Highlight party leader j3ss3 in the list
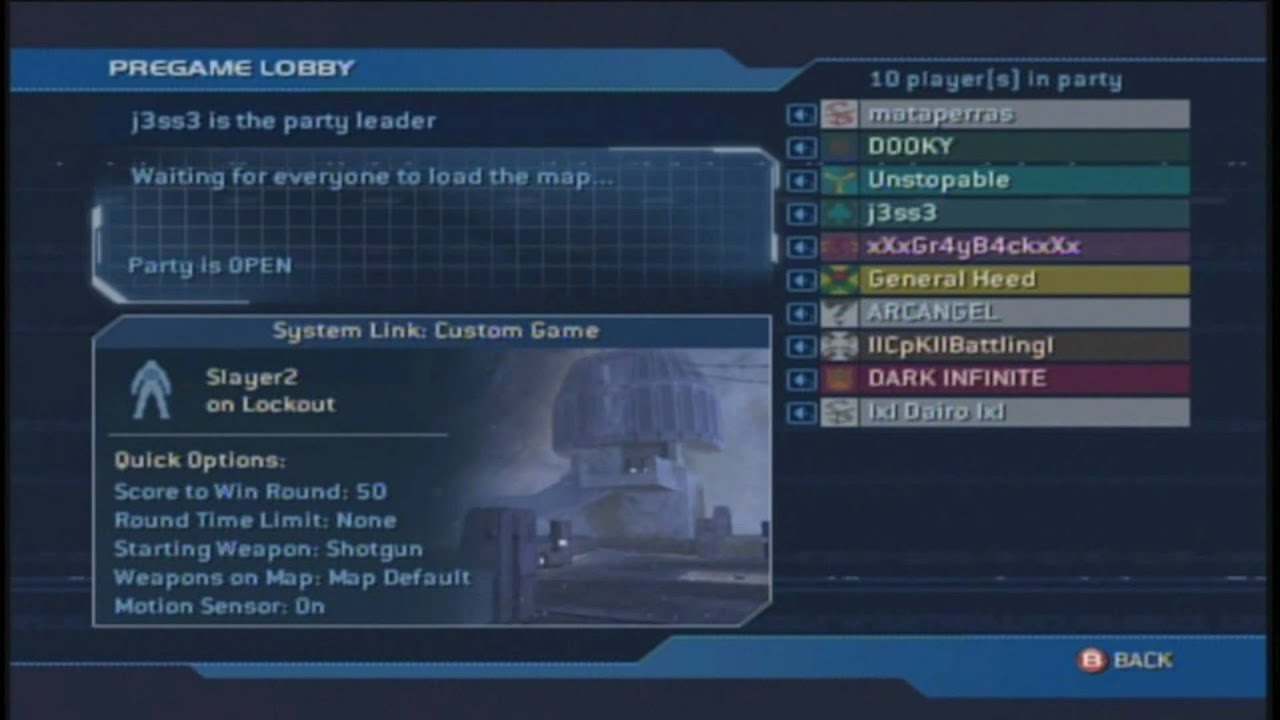Viewport: 1280px width, 720px height. (1004, 213)
